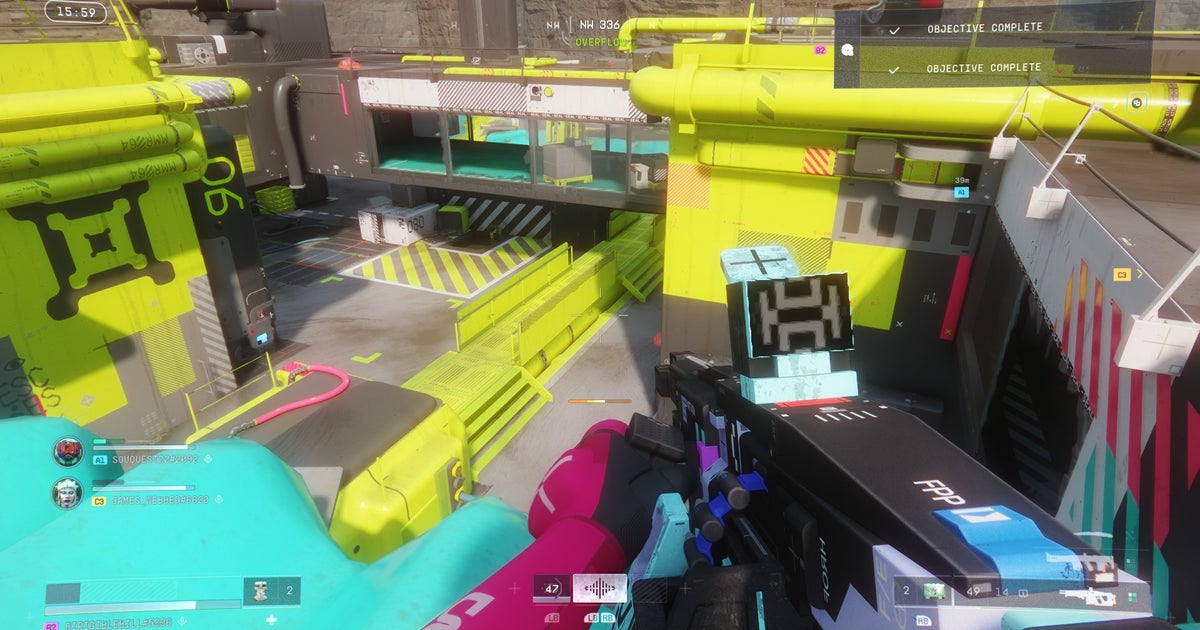
Task: Select JAMES_WEBBED's squad portrait
Action: tap(68, 493)
